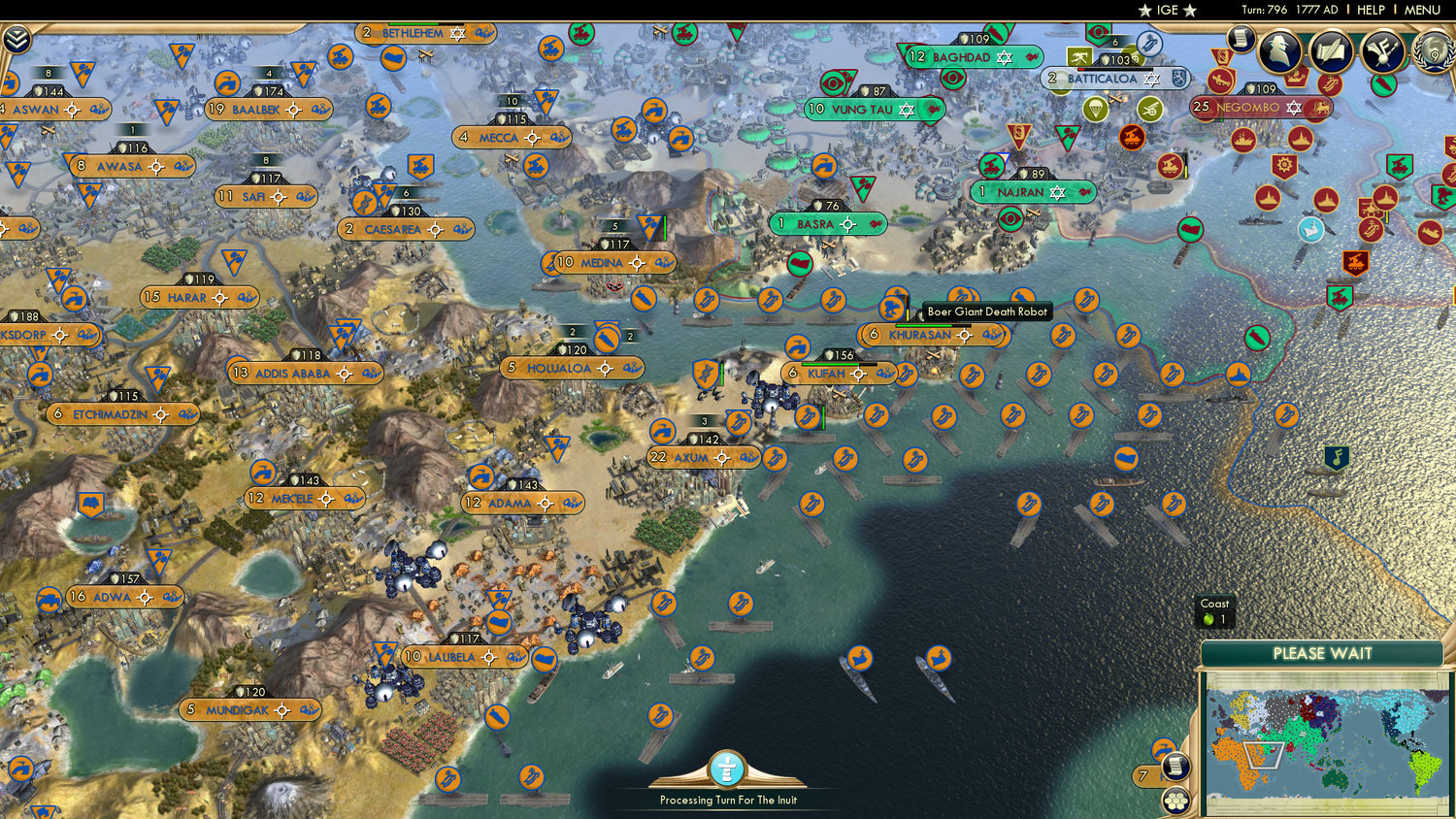Open the Diplomacy overview quill-and-scroll icon
Viewport: 1456px width, 819px height.
click(x=1330, y=50)
